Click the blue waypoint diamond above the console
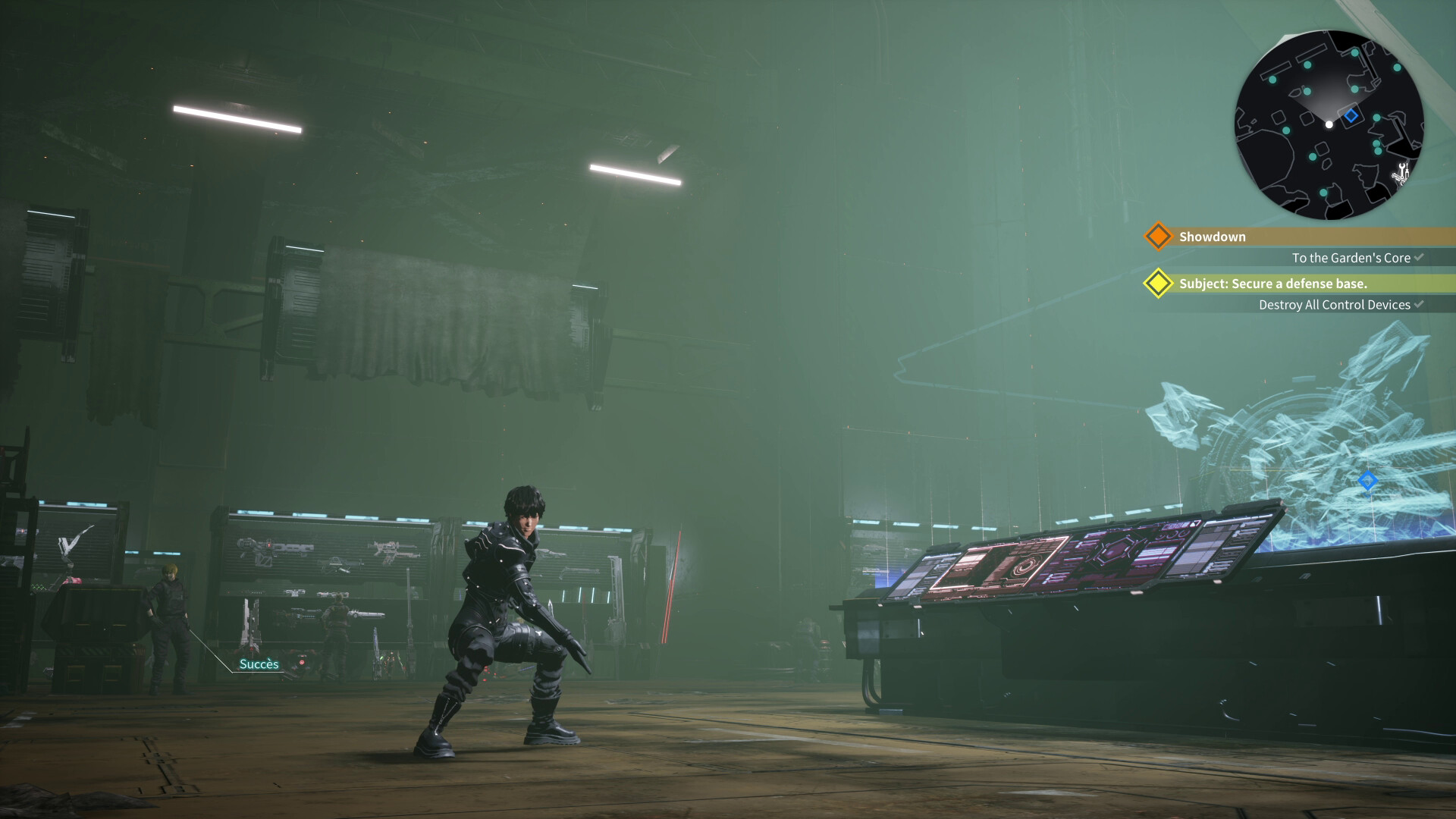The image size is (1456, 819). click(x=1369, y=480)
